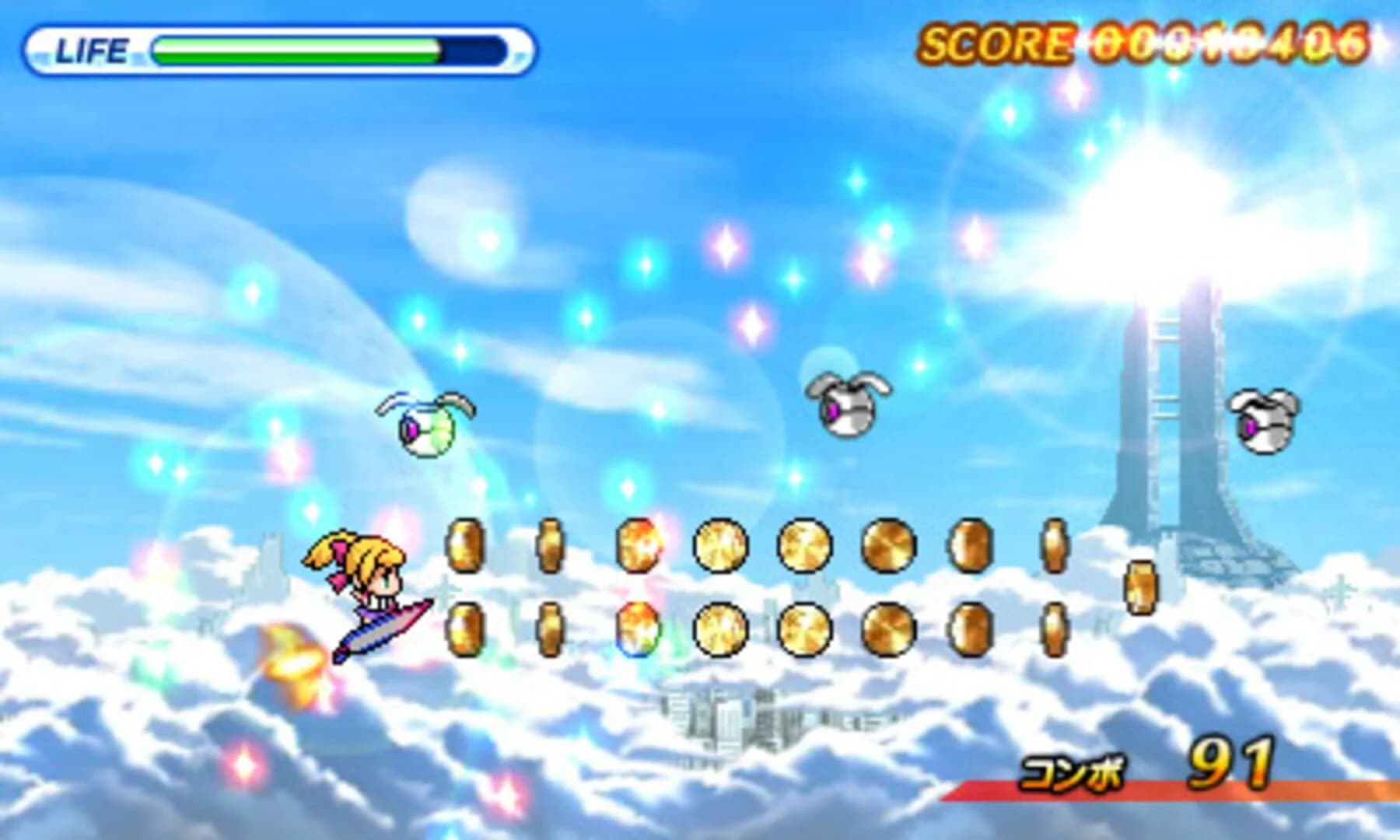Click the LIFE label on the health display

coord(93,48)
